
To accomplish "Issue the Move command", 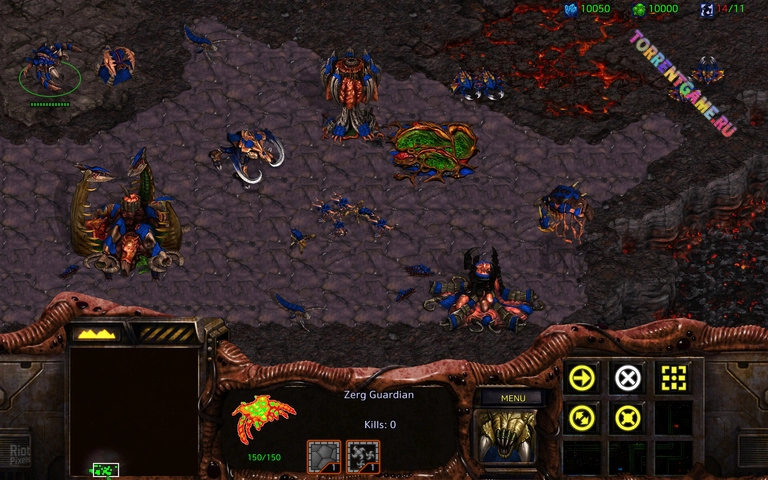I will (x=581, y=377).
